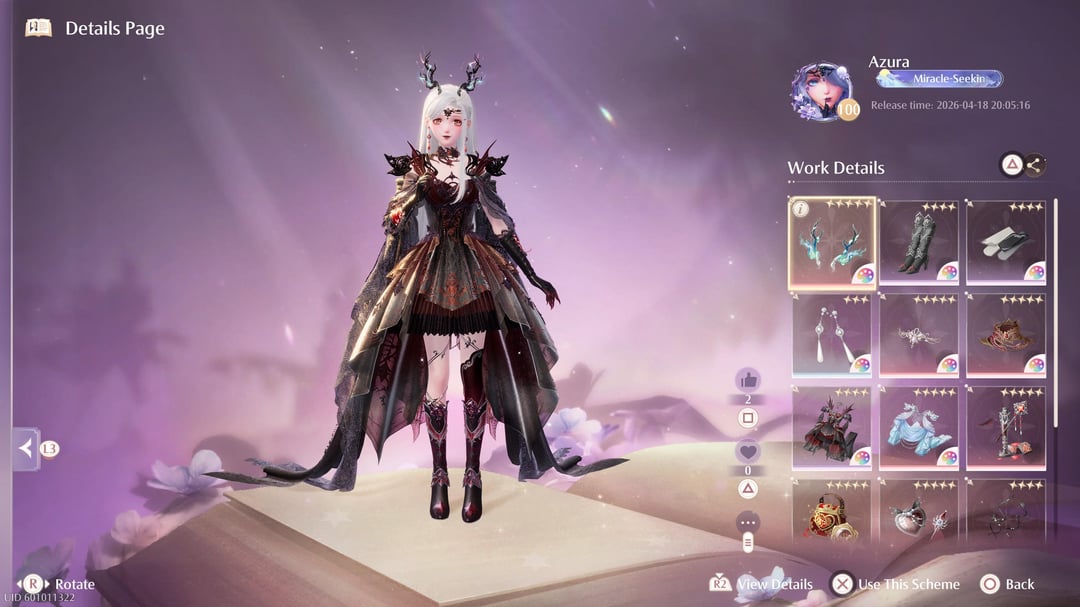
Task: Click Use This Scheme
Action: coord(895,584)
